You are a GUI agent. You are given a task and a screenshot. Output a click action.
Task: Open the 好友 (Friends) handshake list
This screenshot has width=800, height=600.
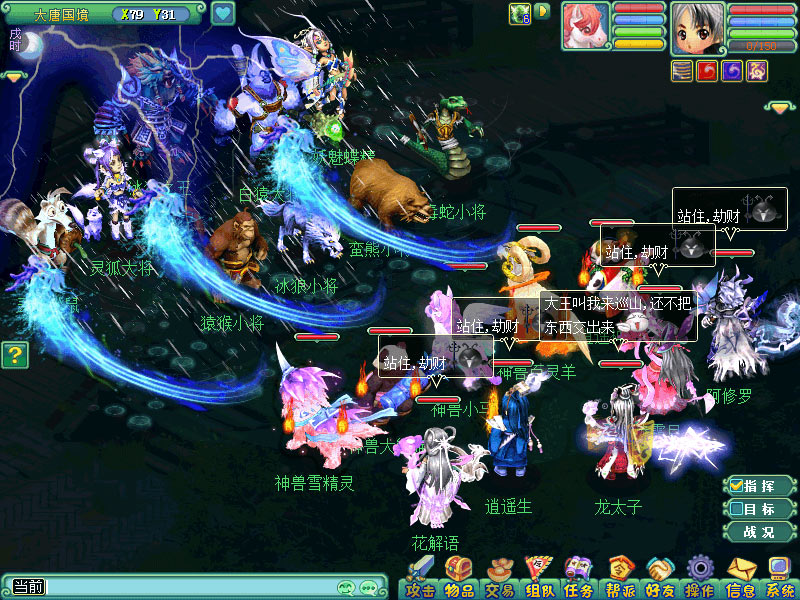(x=660, y=578)
